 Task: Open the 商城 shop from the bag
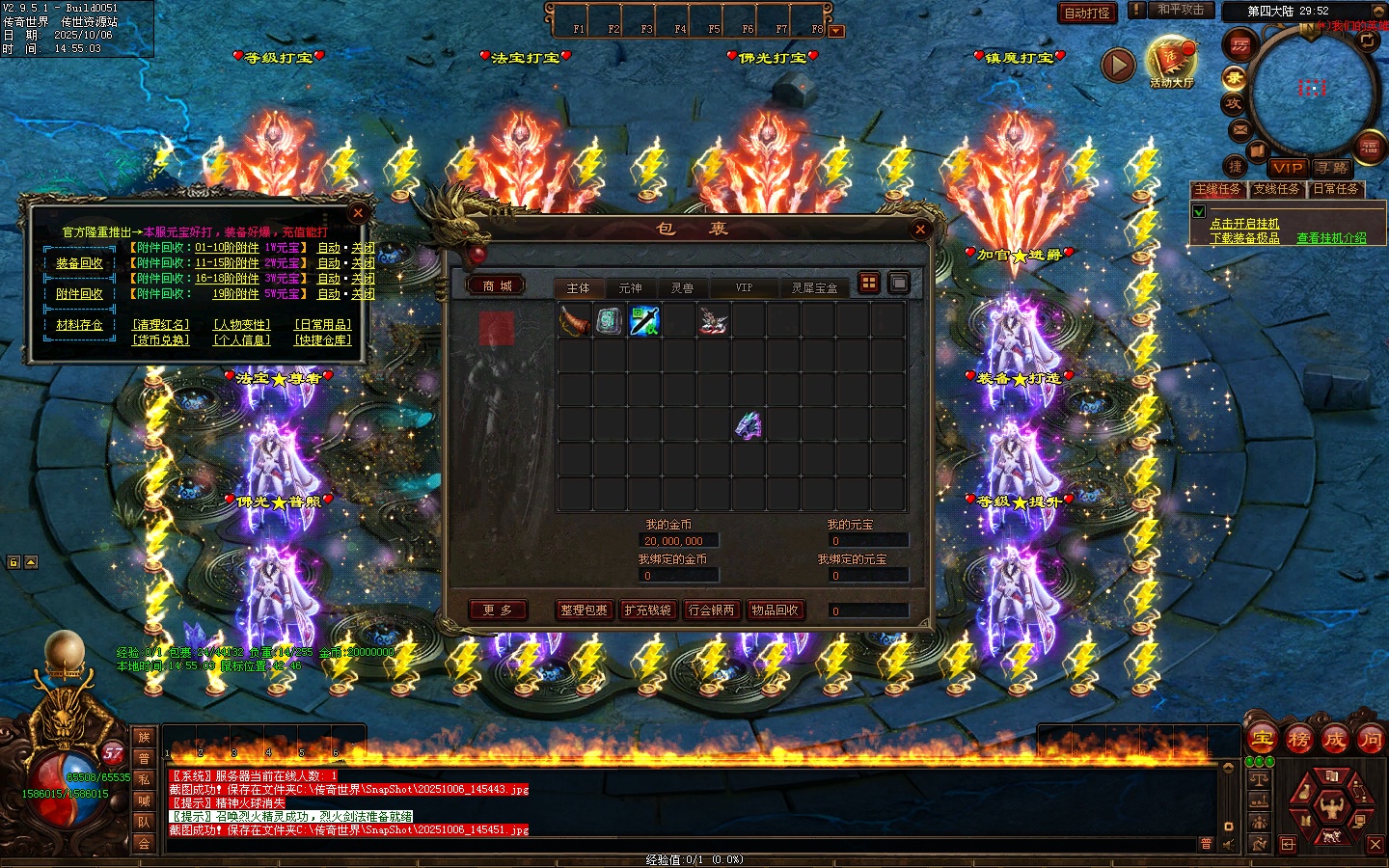pyautogui.click(x=498, y=286)
